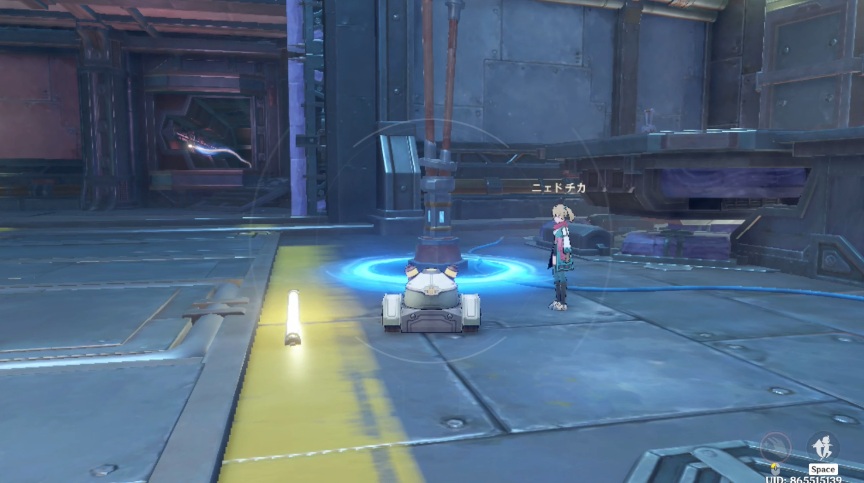
Task: Activate the jump action icon
Action: 823,446
